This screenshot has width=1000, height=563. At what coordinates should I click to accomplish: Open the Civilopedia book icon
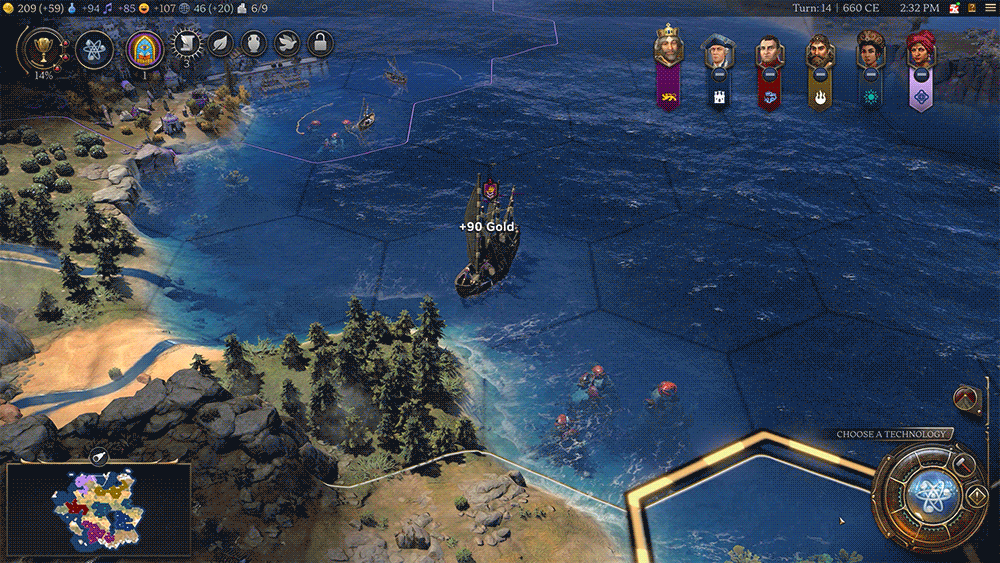click(x=970, y=8)
